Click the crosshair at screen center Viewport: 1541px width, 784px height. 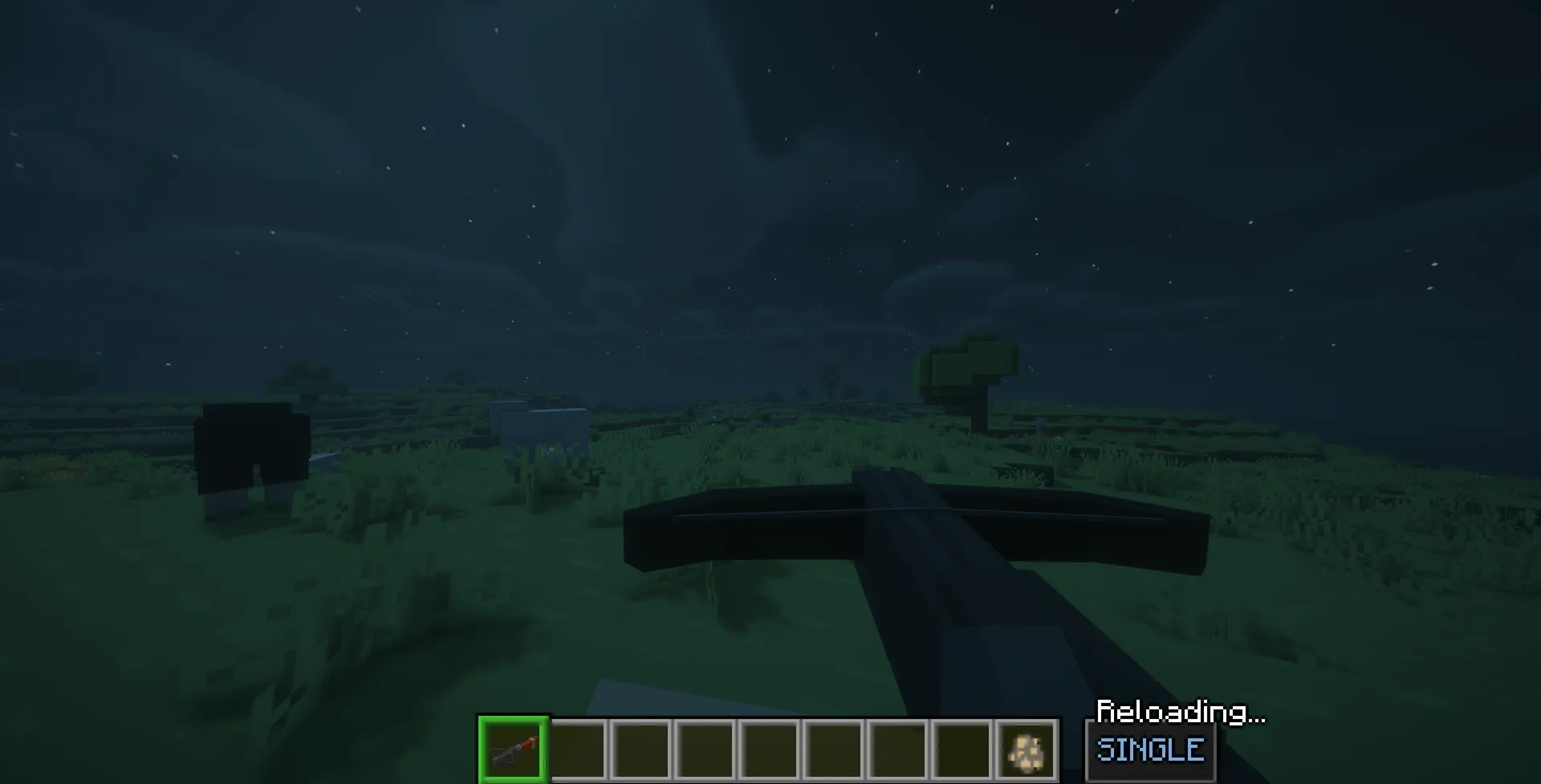pos(770,392)
